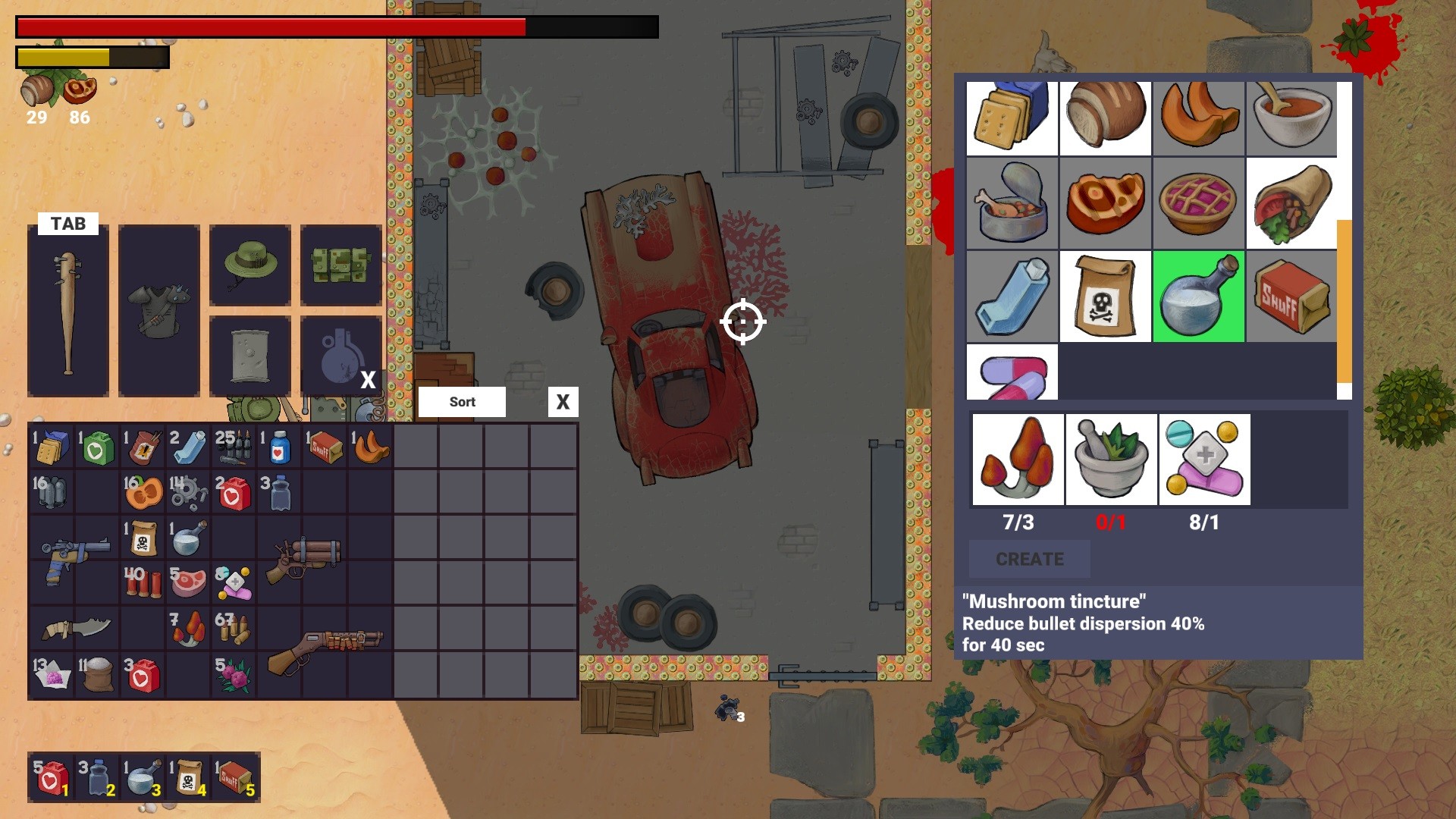Select the Snuff box item

pos(1291,295)
